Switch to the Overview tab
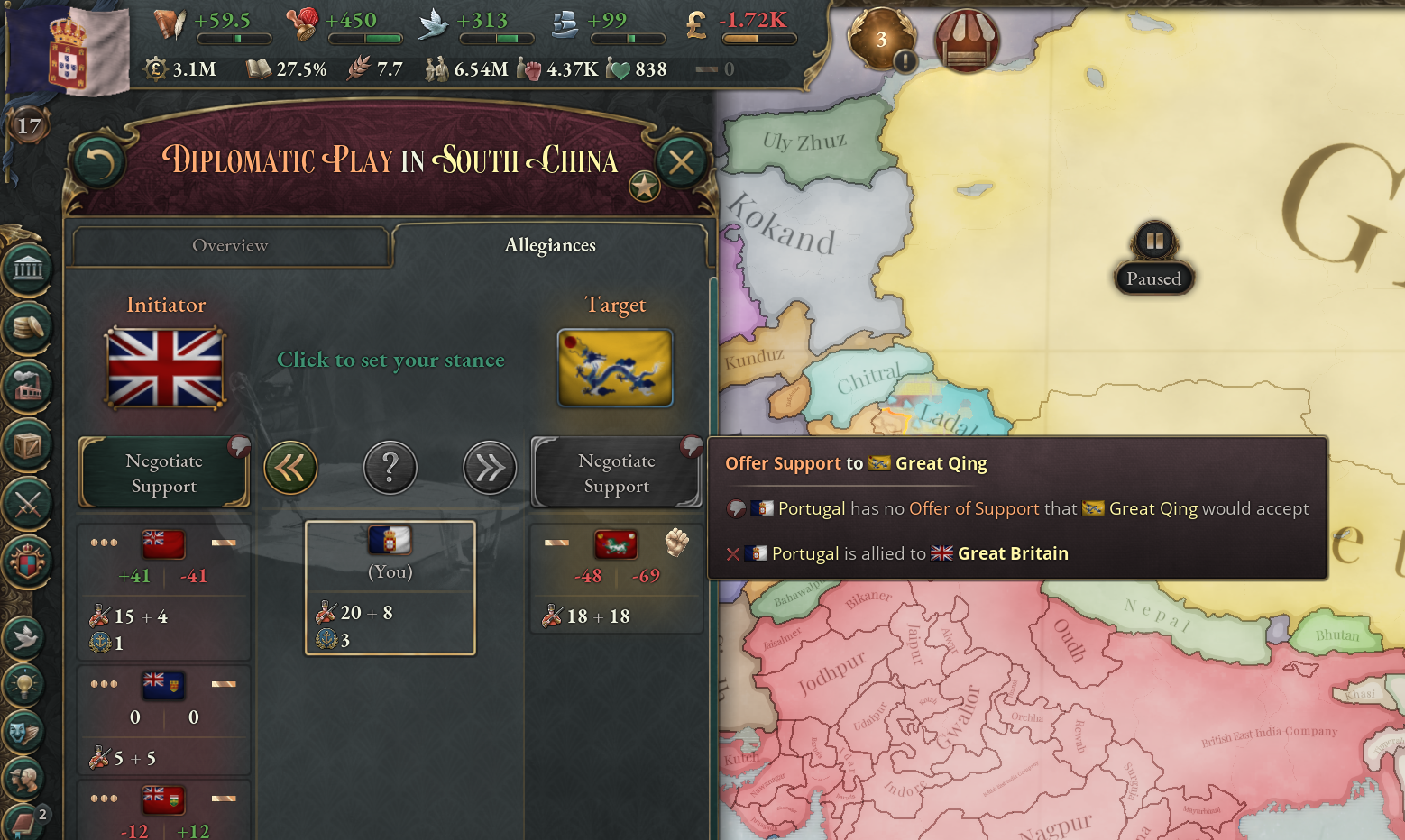Image resolution: width=1405 pixels, height=840 pixels. [x=230, y=245]
